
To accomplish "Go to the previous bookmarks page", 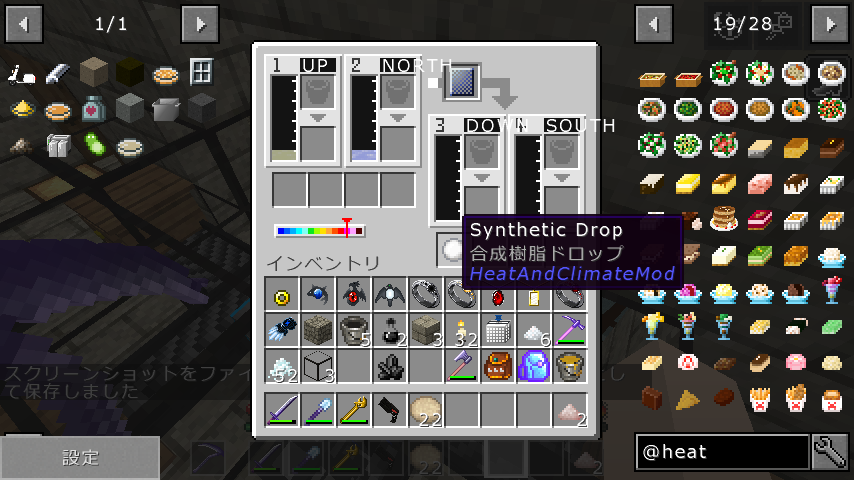I will (x=24, y=23).
